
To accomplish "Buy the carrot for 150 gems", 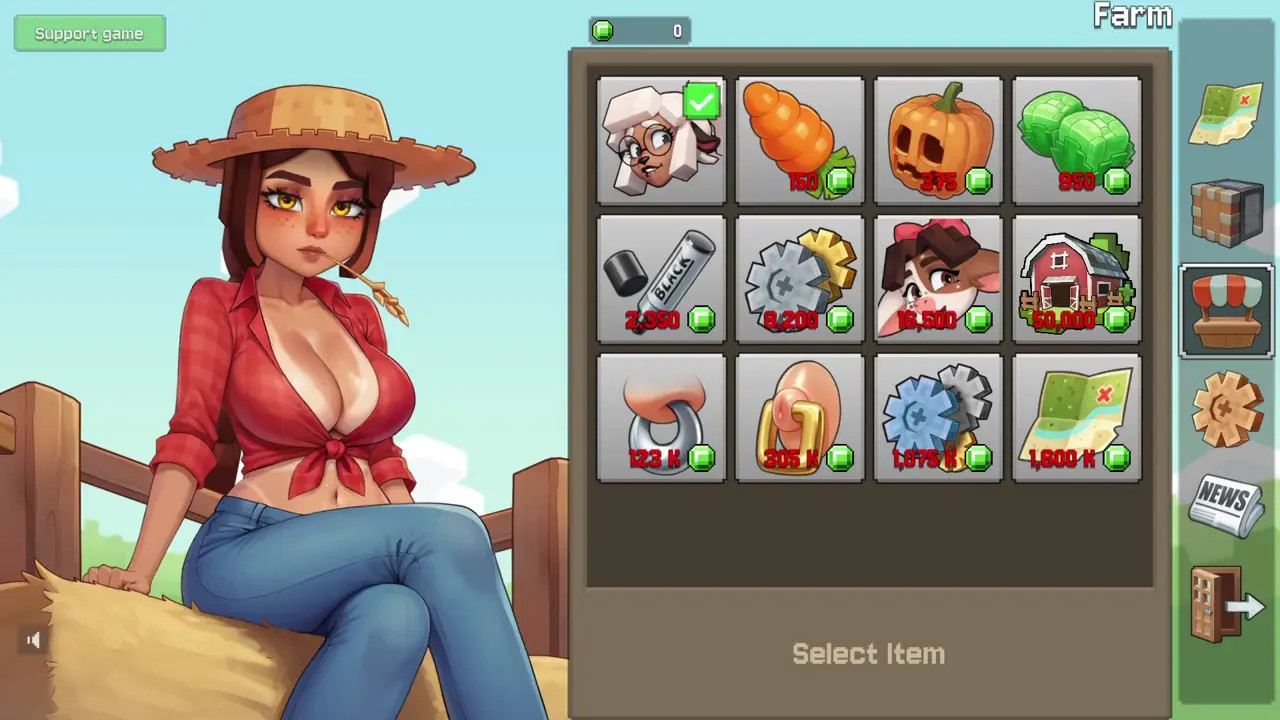I will pyautogui.click(x=800, y=141).
